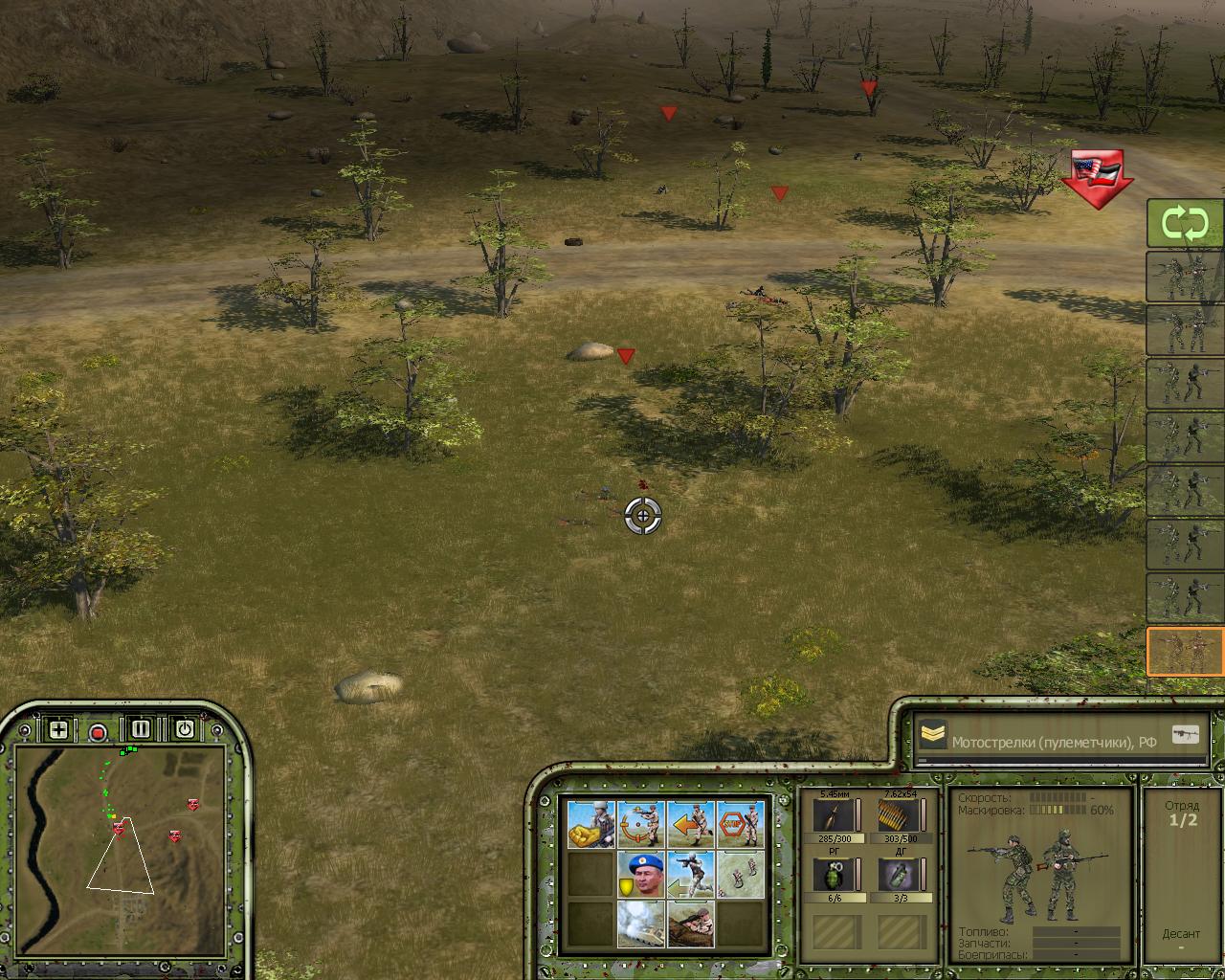This screenshot has height=980, width=1225.
Task: Pause the game with the pause button
Action: (141, 729)
